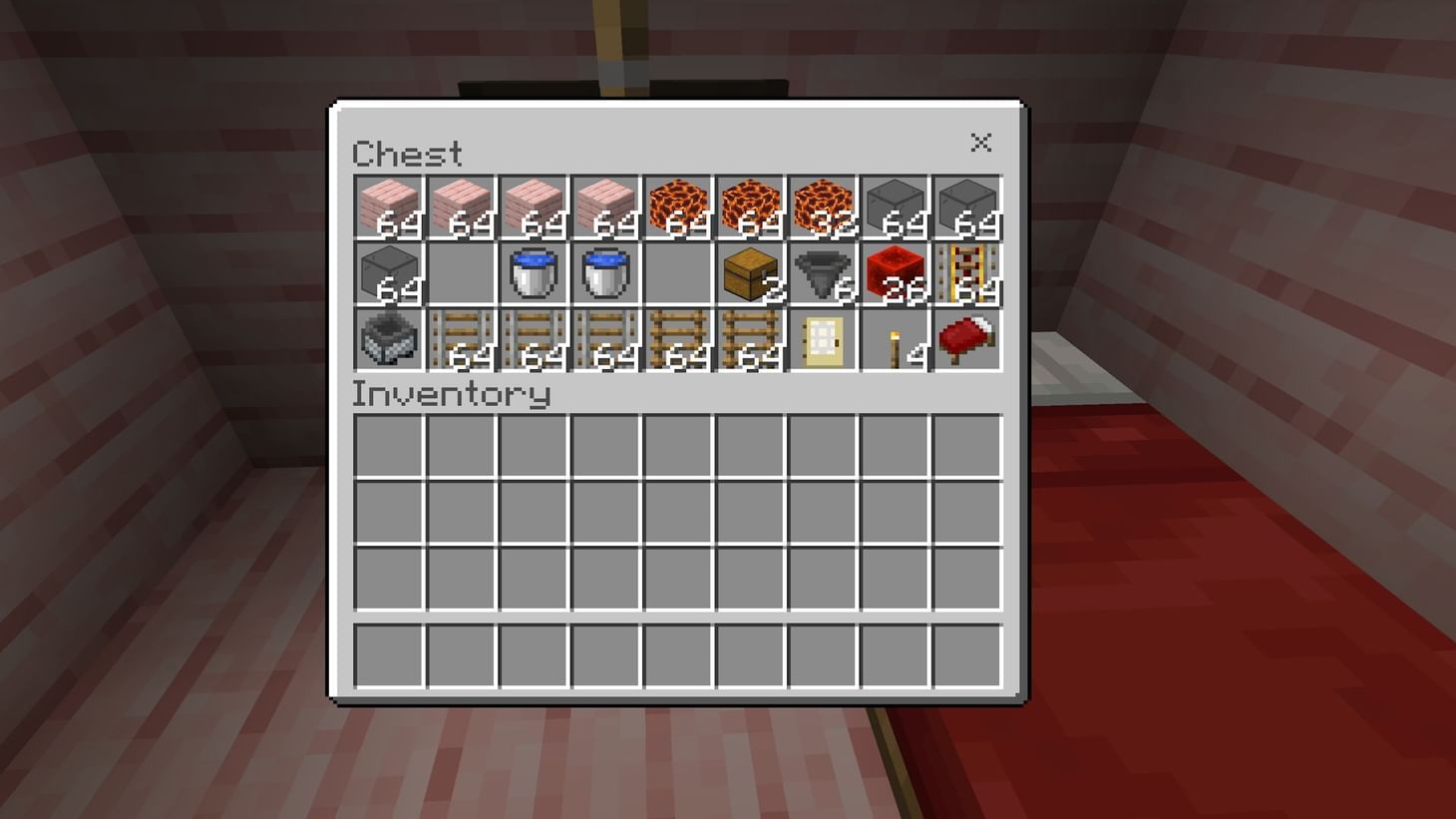Select the second water bucket

tap(603, 271)
